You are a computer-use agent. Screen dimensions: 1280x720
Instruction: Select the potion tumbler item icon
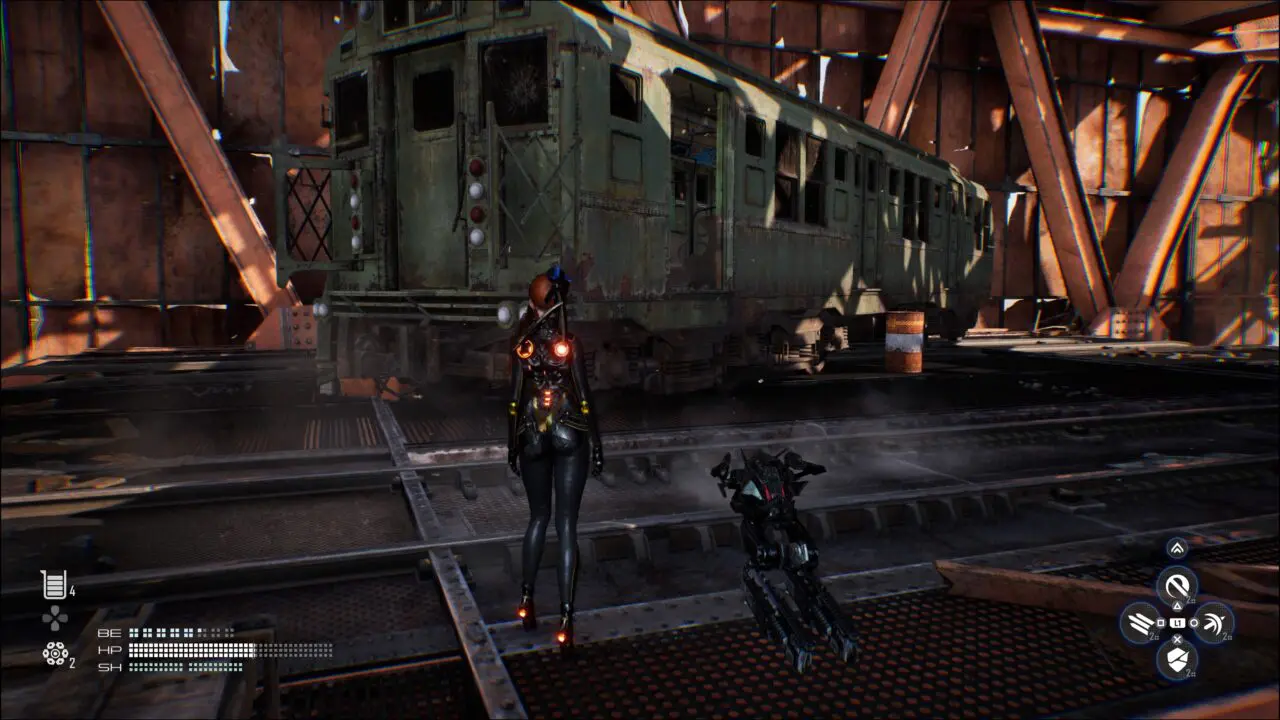pyautogui.click(x=53, y=585)
